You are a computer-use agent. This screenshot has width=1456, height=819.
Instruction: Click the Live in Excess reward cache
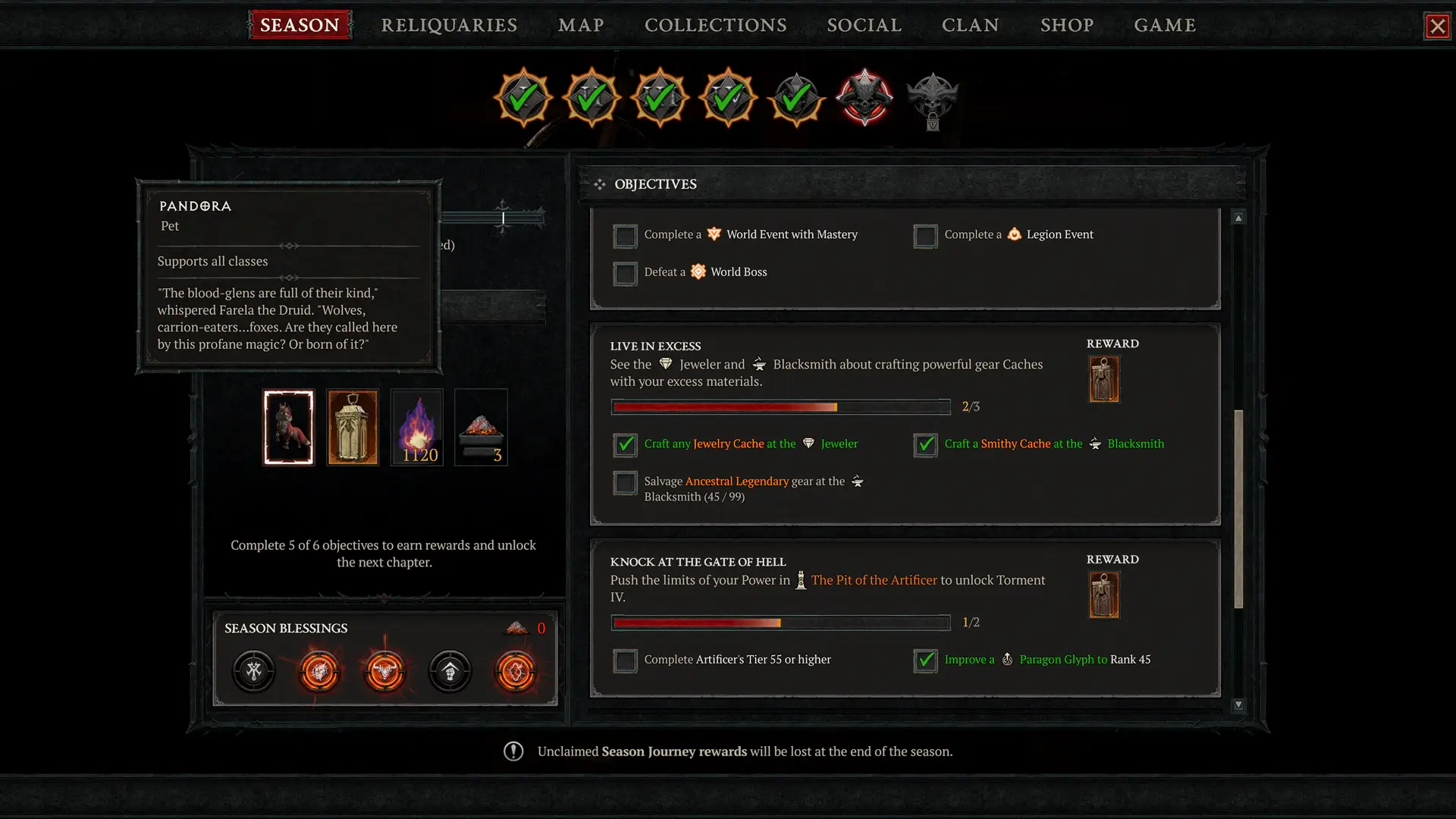(x=1104, y=379)
